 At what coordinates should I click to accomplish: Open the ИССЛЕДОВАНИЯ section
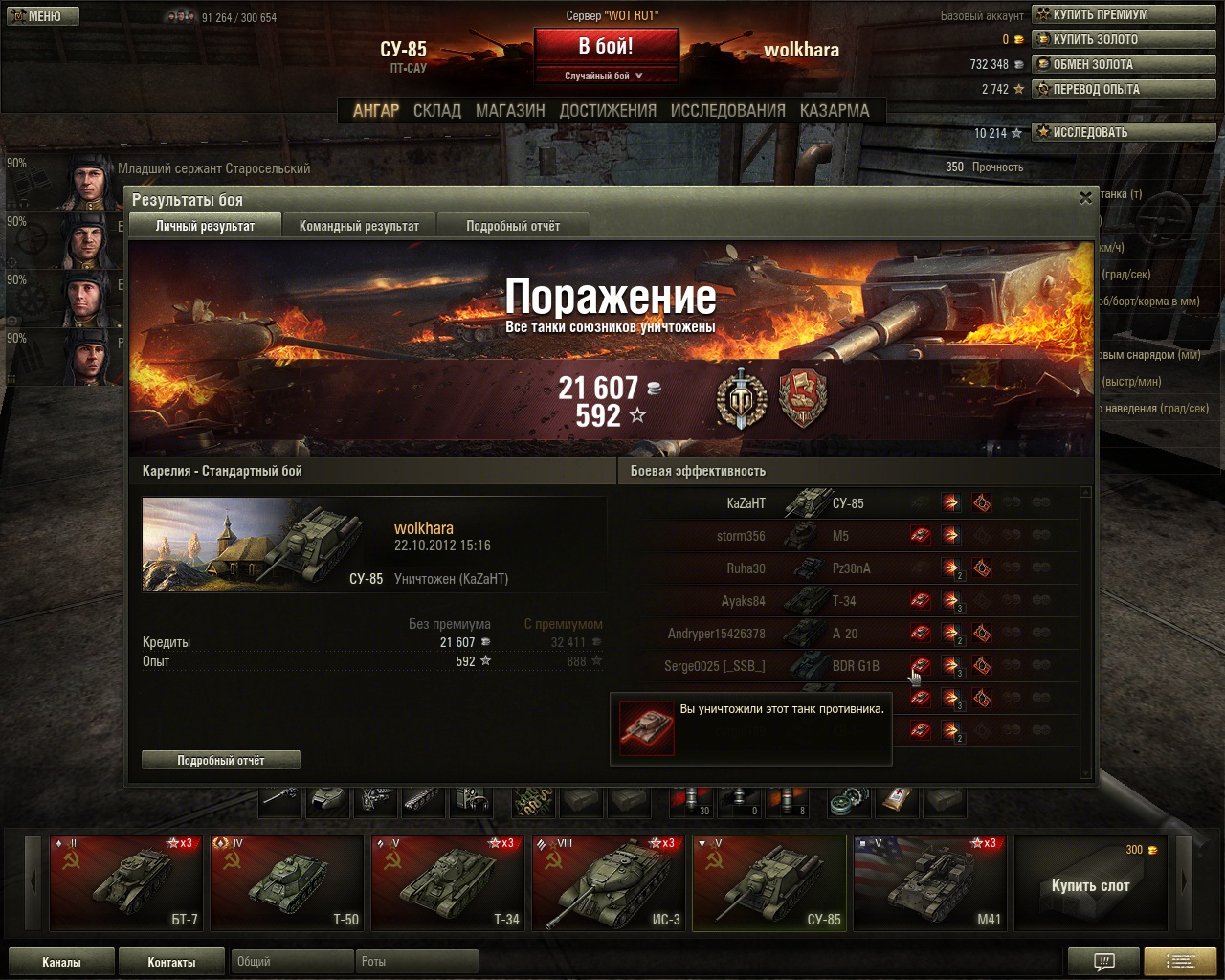click(x=727, y=111)
